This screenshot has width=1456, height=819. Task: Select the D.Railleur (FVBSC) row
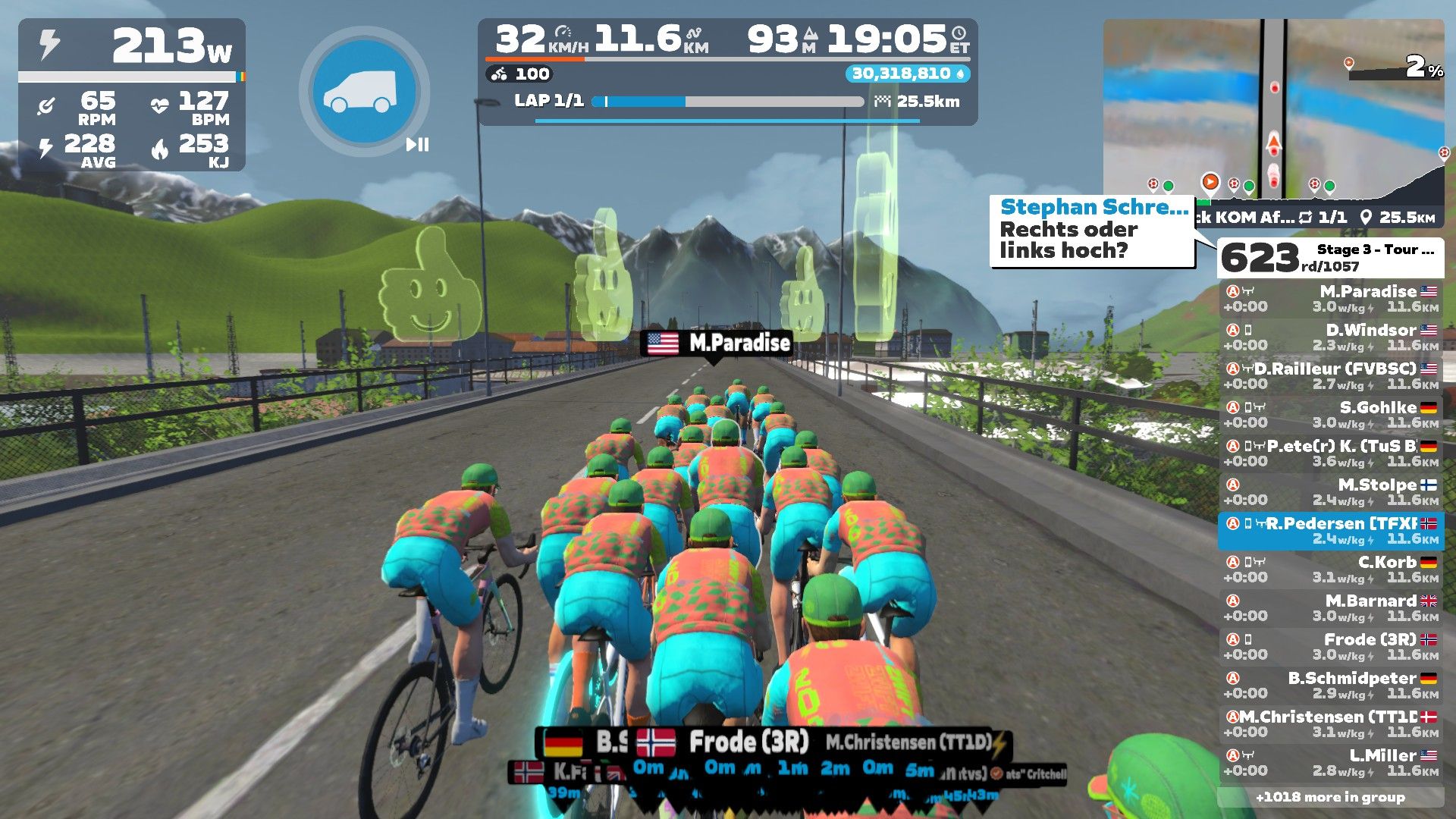coord(1331,376)
